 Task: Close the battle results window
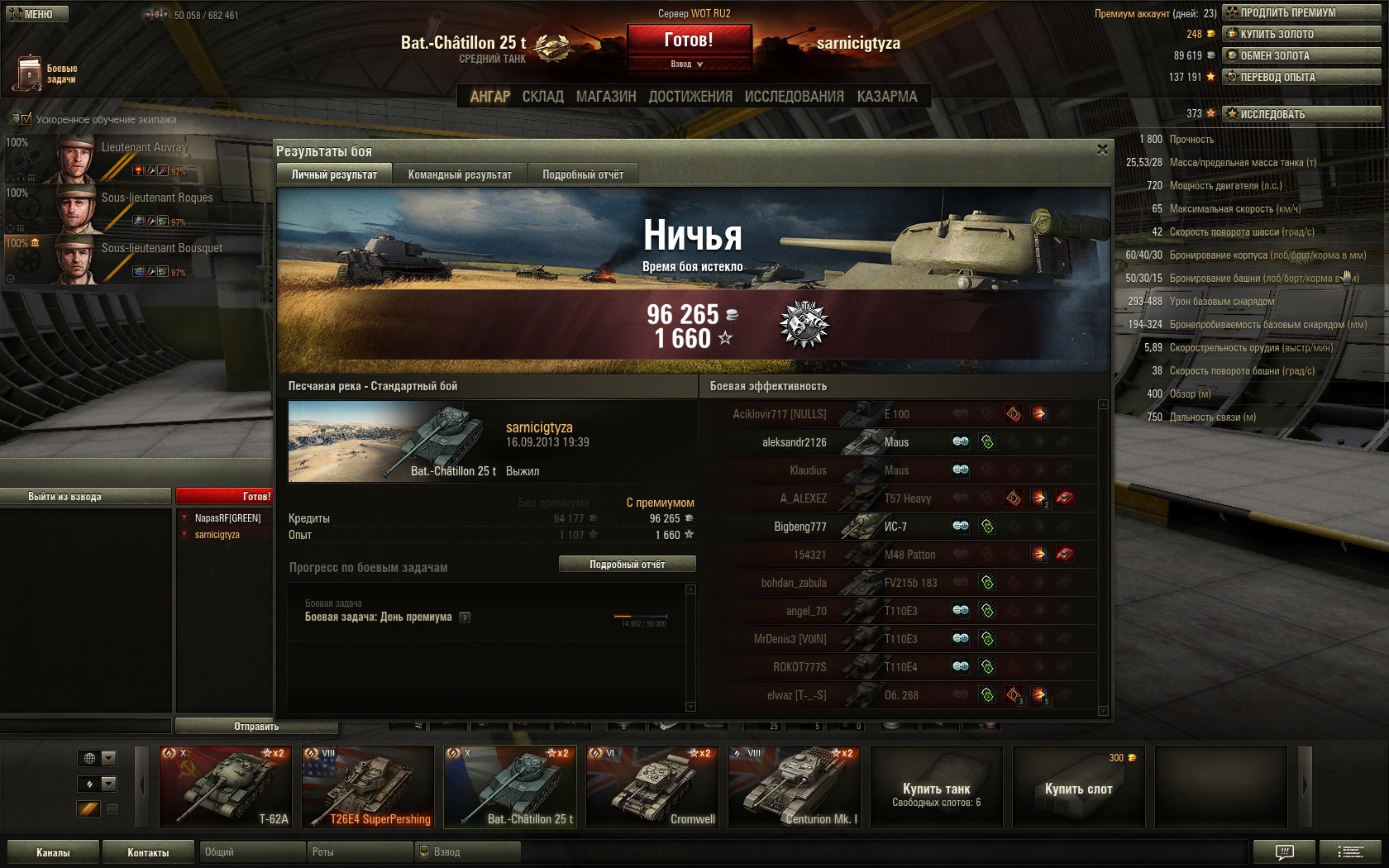point(1102,150)
